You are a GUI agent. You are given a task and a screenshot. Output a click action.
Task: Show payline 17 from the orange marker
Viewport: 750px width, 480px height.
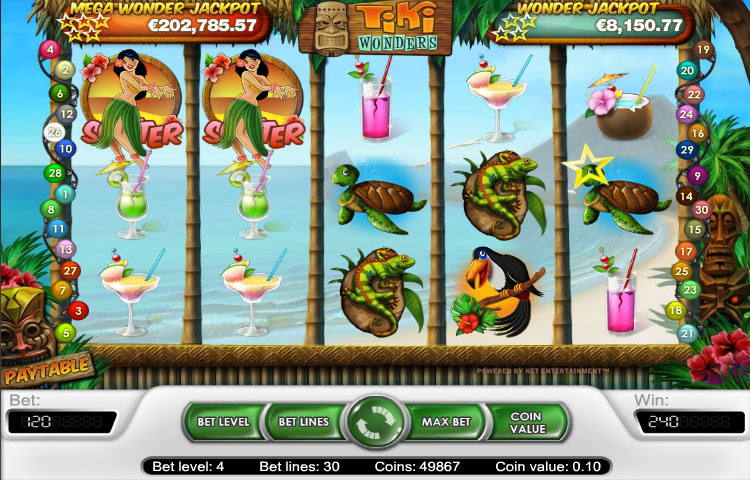point(686,251)
